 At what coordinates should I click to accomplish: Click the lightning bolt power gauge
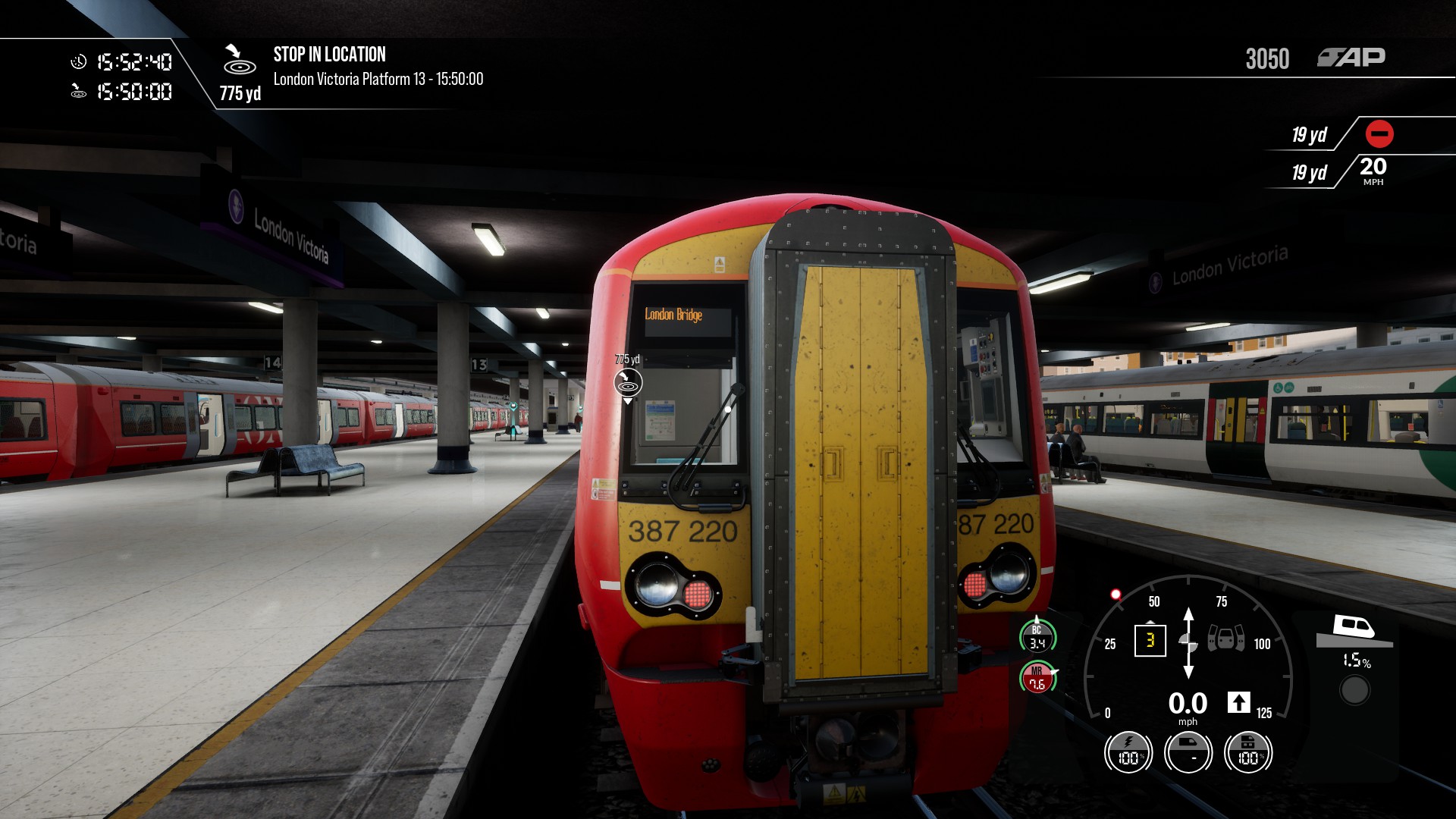click(1128, 753)
